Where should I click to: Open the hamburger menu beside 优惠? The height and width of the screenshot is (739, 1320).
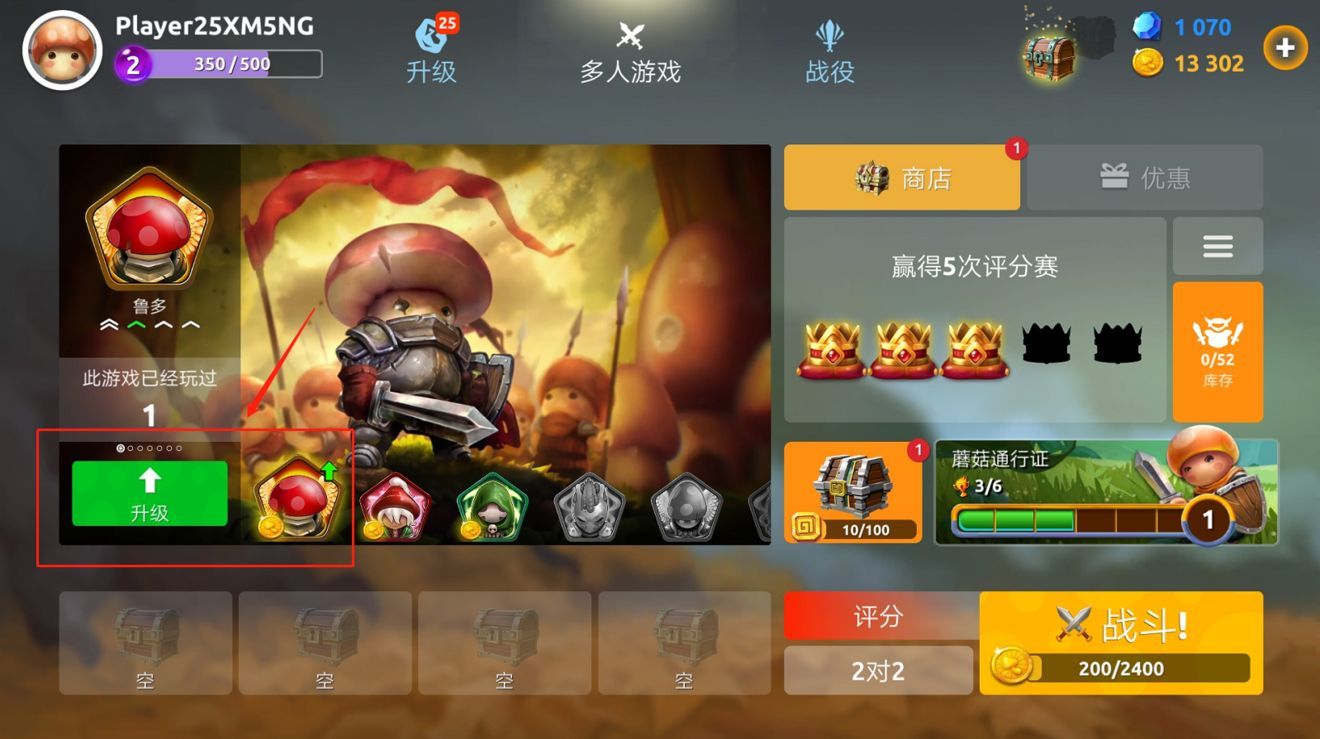click(x=1217, y=245)
